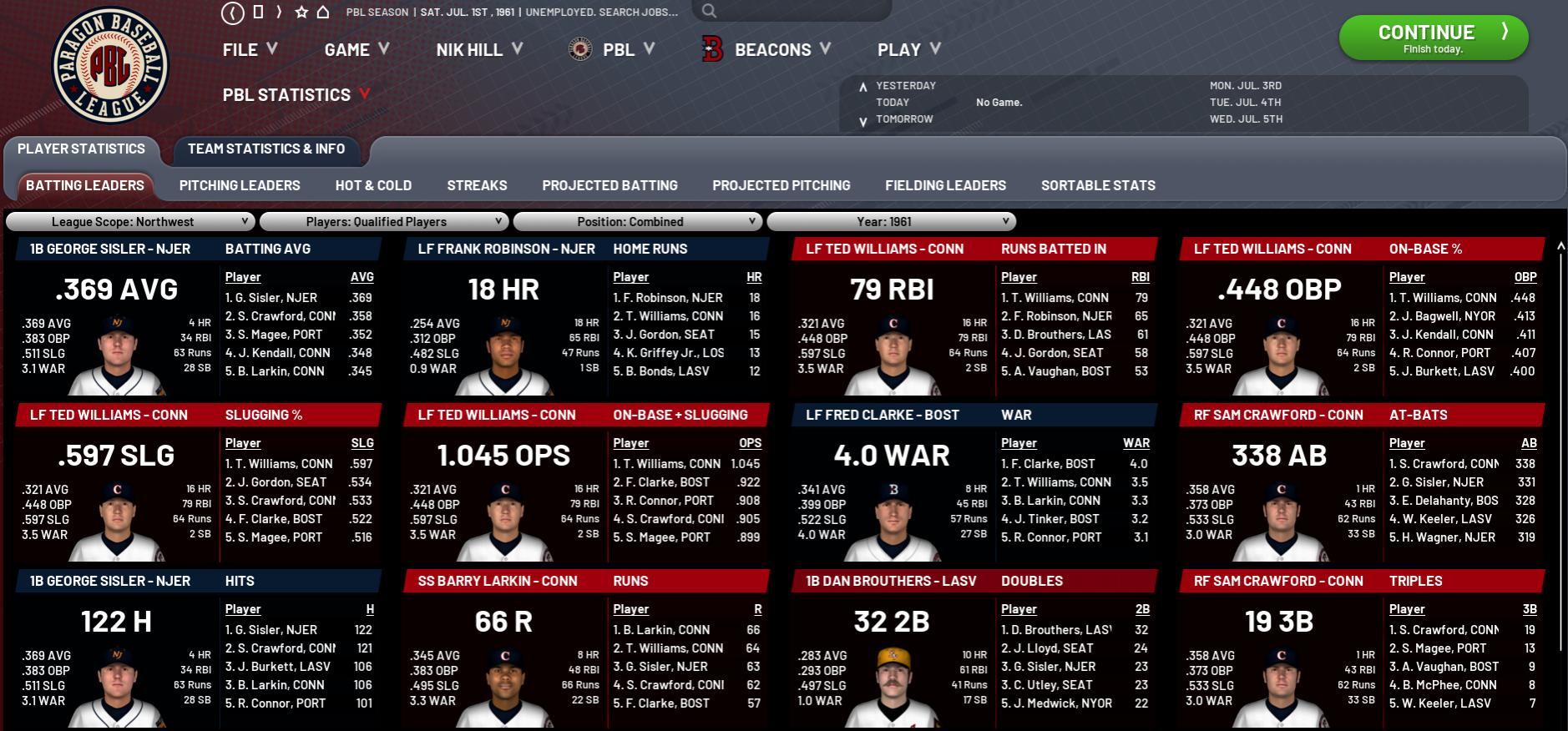
Task: Switch to Team Statistics & Info tab
Action: coord(266,149)
